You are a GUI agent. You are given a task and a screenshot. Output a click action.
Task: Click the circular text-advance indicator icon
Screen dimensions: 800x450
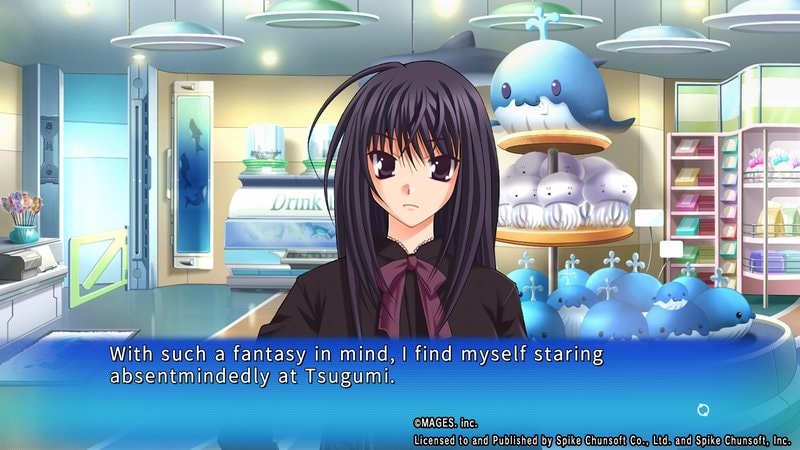coord(702,410)
